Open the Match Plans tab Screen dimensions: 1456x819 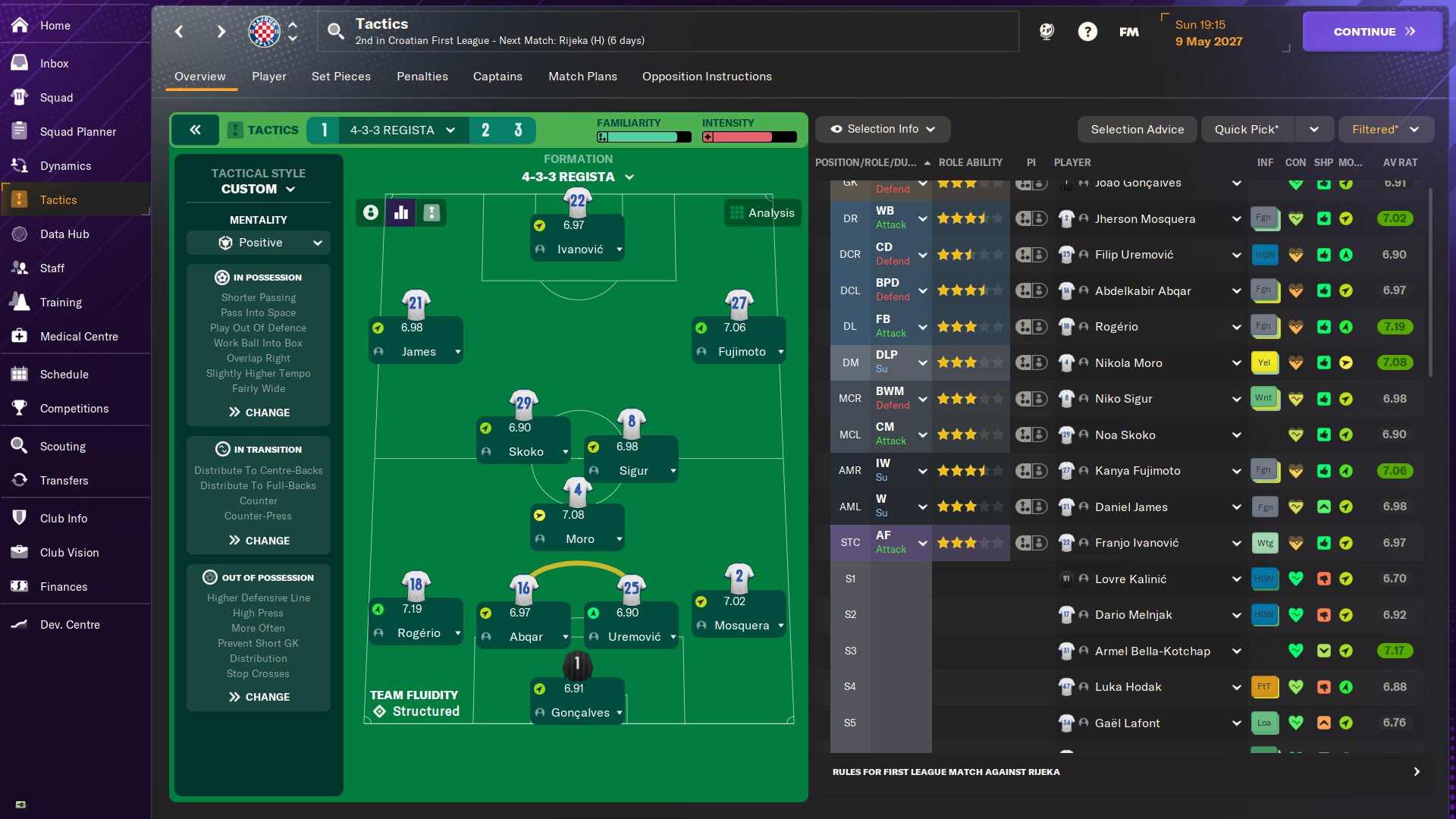coord(582,77)
